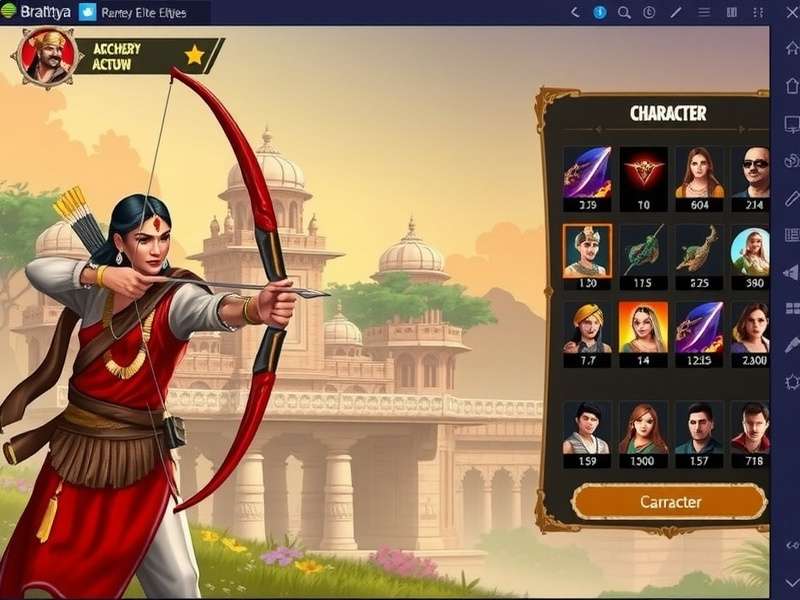
Task: Pick the purple blade tile numbered 1215
Action: [699, 329]
